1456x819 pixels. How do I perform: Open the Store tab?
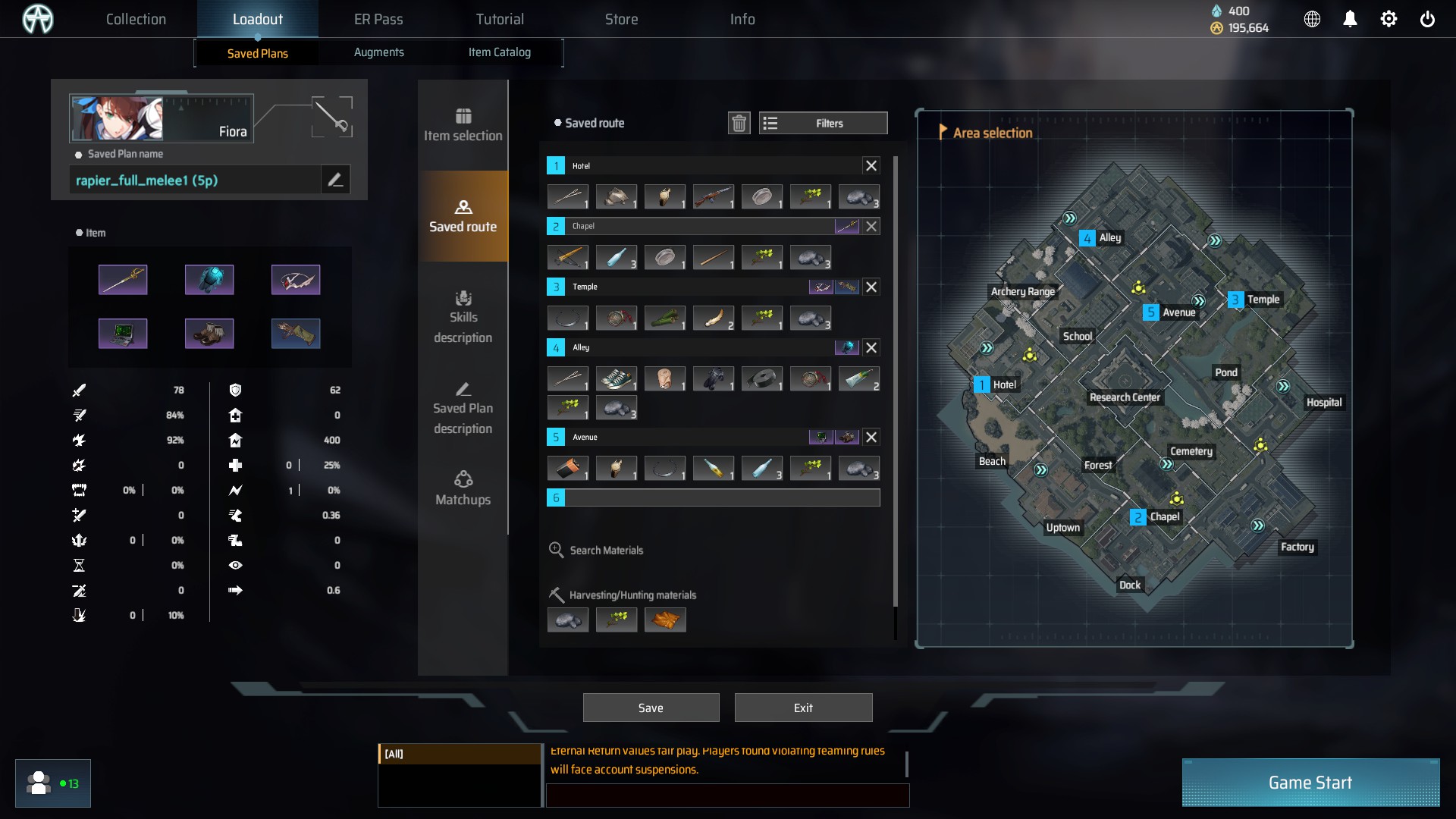(x=621, y=19)
